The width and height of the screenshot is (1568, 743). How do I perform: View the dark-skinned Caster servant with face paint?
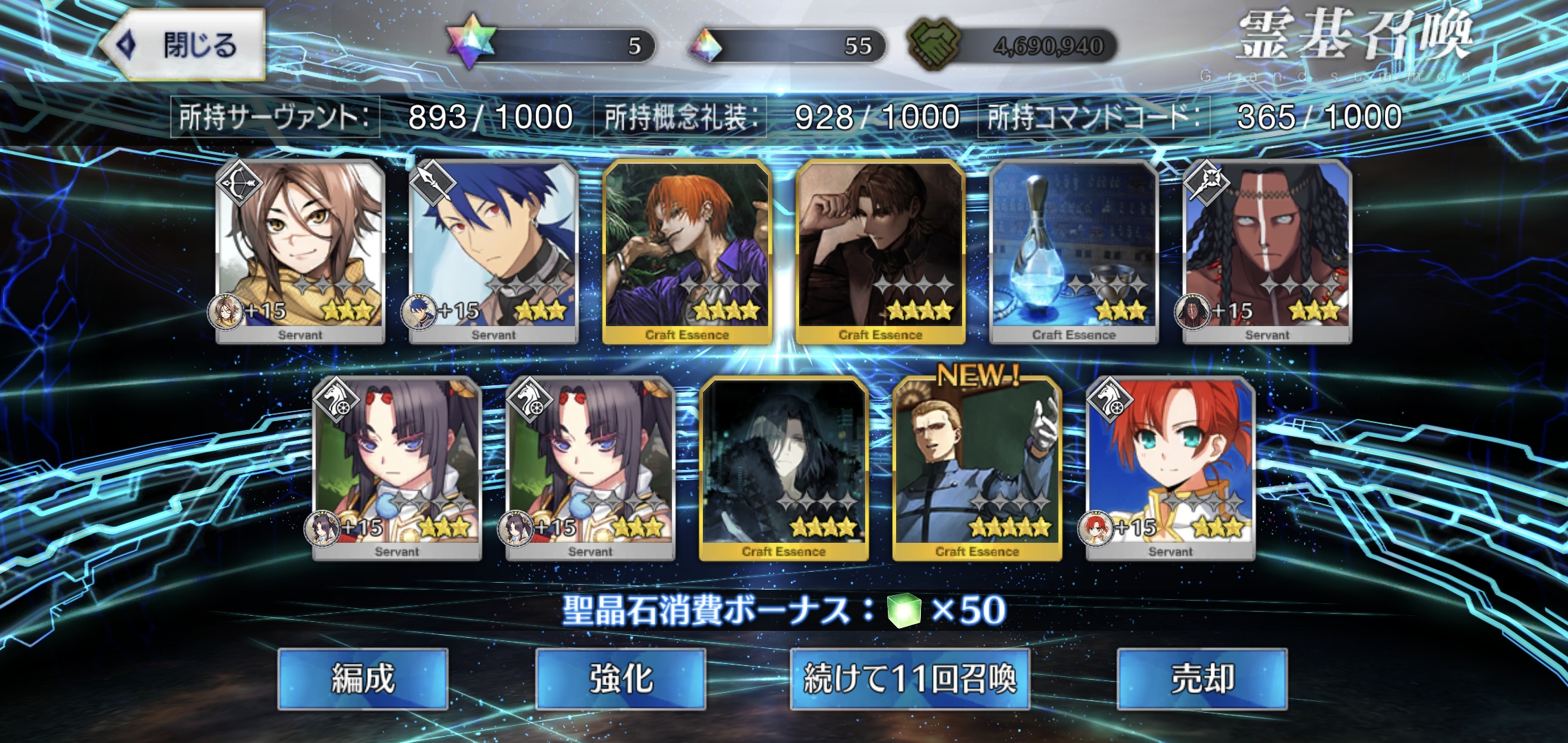tap(1267, 251)
